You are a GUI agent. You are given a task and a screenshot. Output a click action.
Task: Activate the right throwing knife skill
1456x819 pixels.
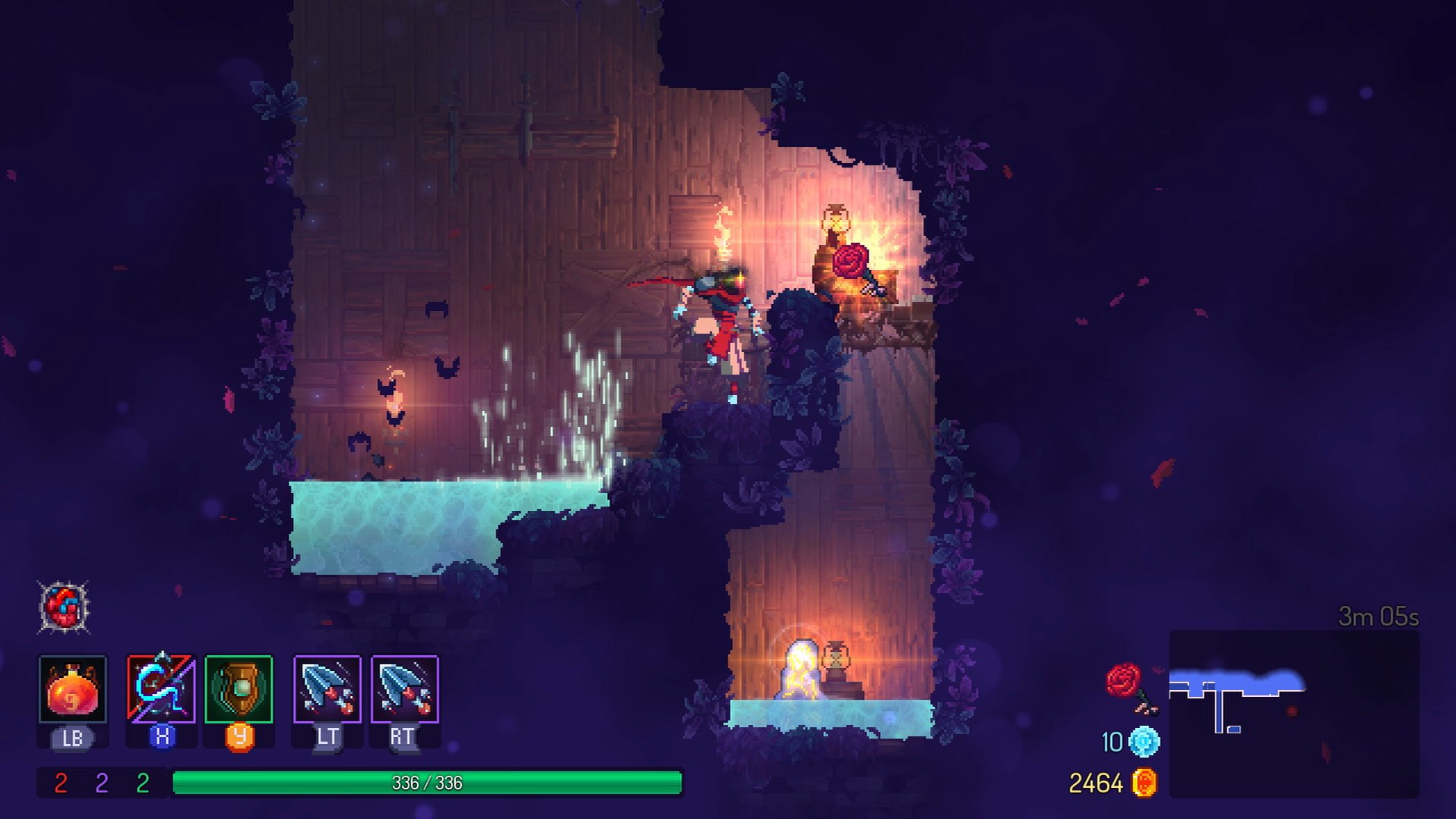point(405,689)
